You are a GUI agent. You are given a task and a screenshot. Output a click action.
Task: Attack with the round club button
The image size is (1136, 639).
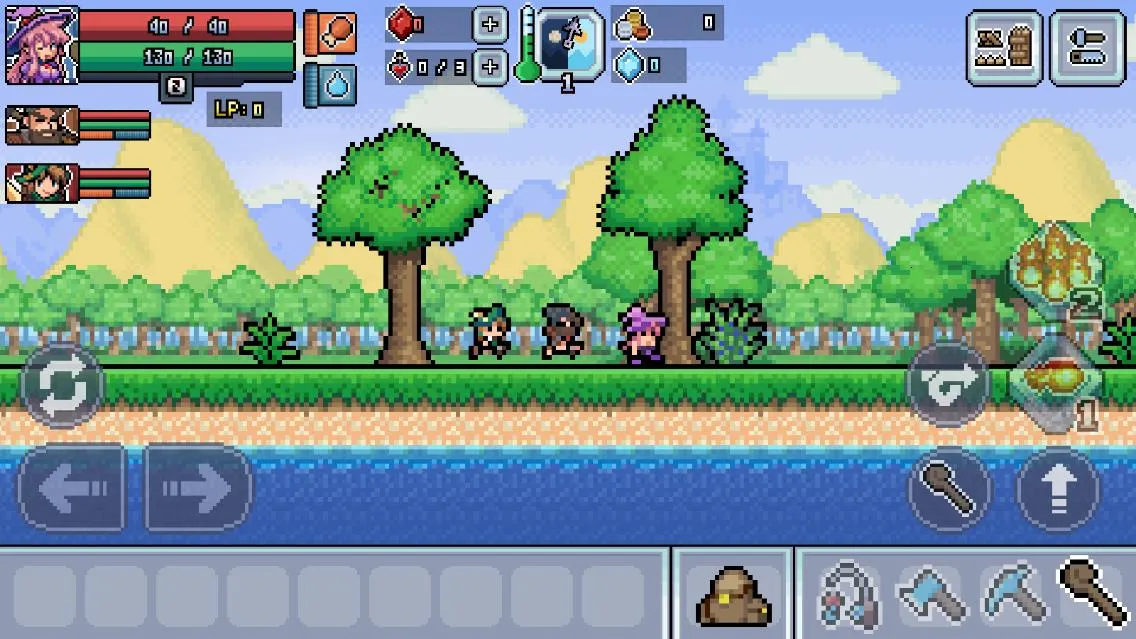(x=949, y=489)
